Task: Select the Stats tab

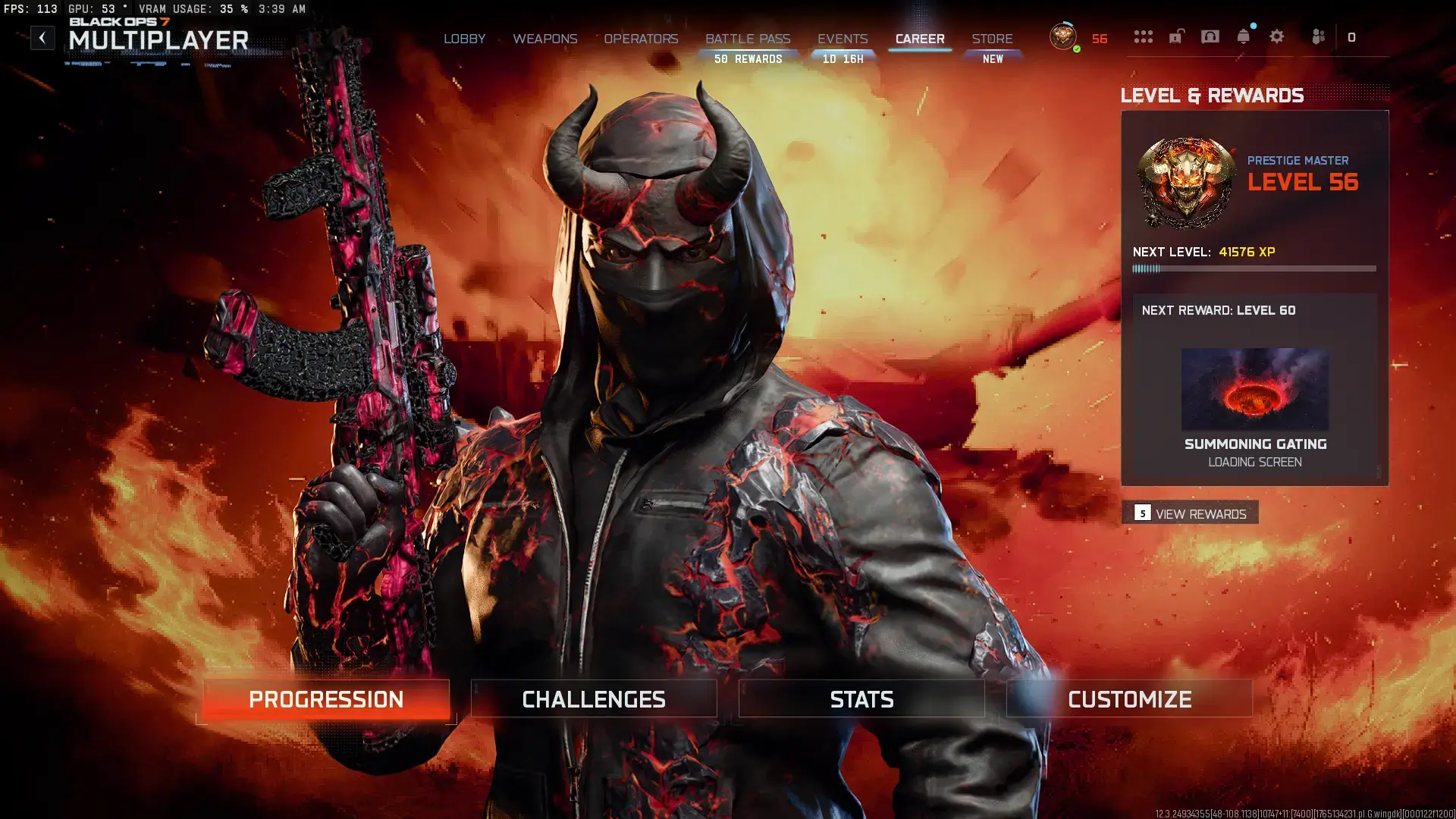Action: point(861,698)
